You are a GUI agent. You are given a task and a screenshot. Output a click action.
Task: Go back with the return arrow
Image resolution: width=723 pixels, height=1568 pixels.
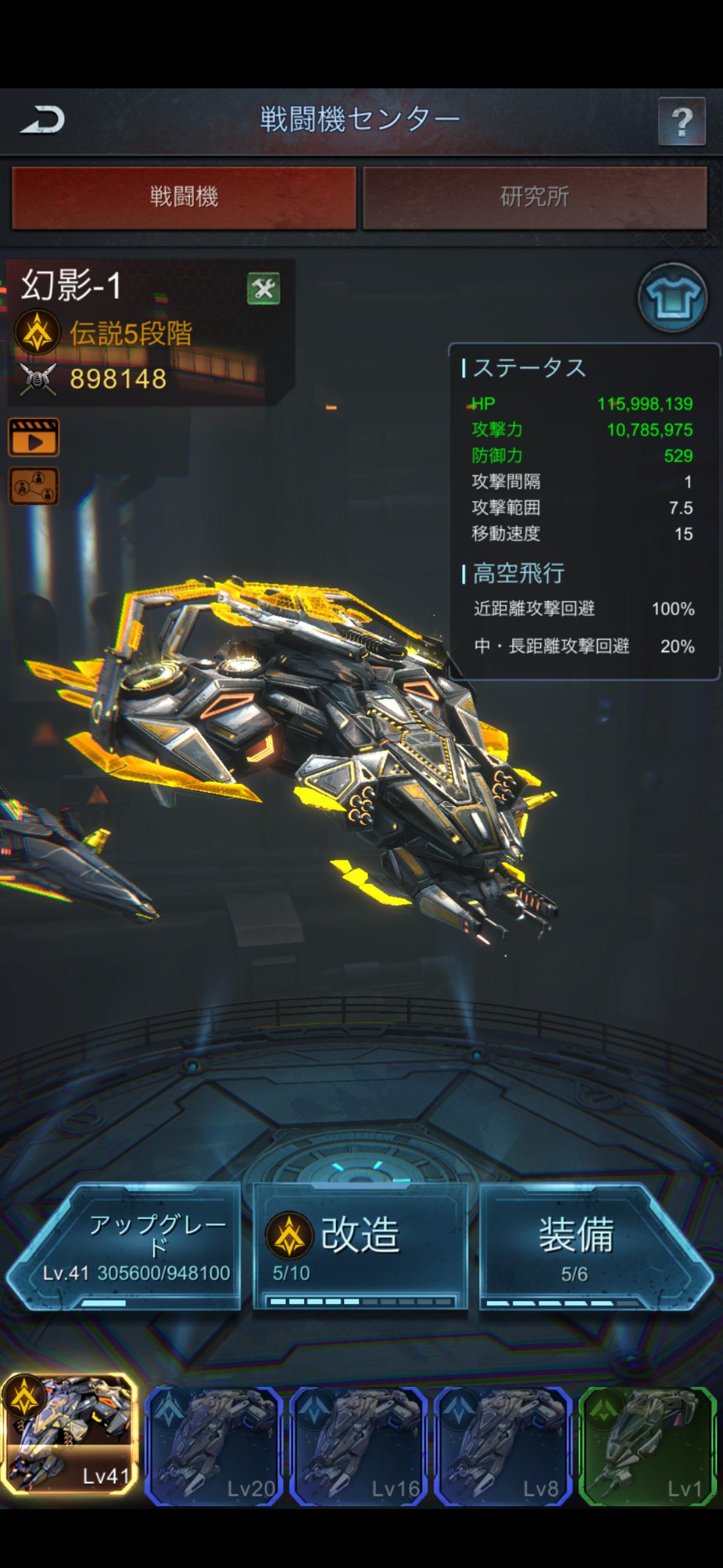43,120
